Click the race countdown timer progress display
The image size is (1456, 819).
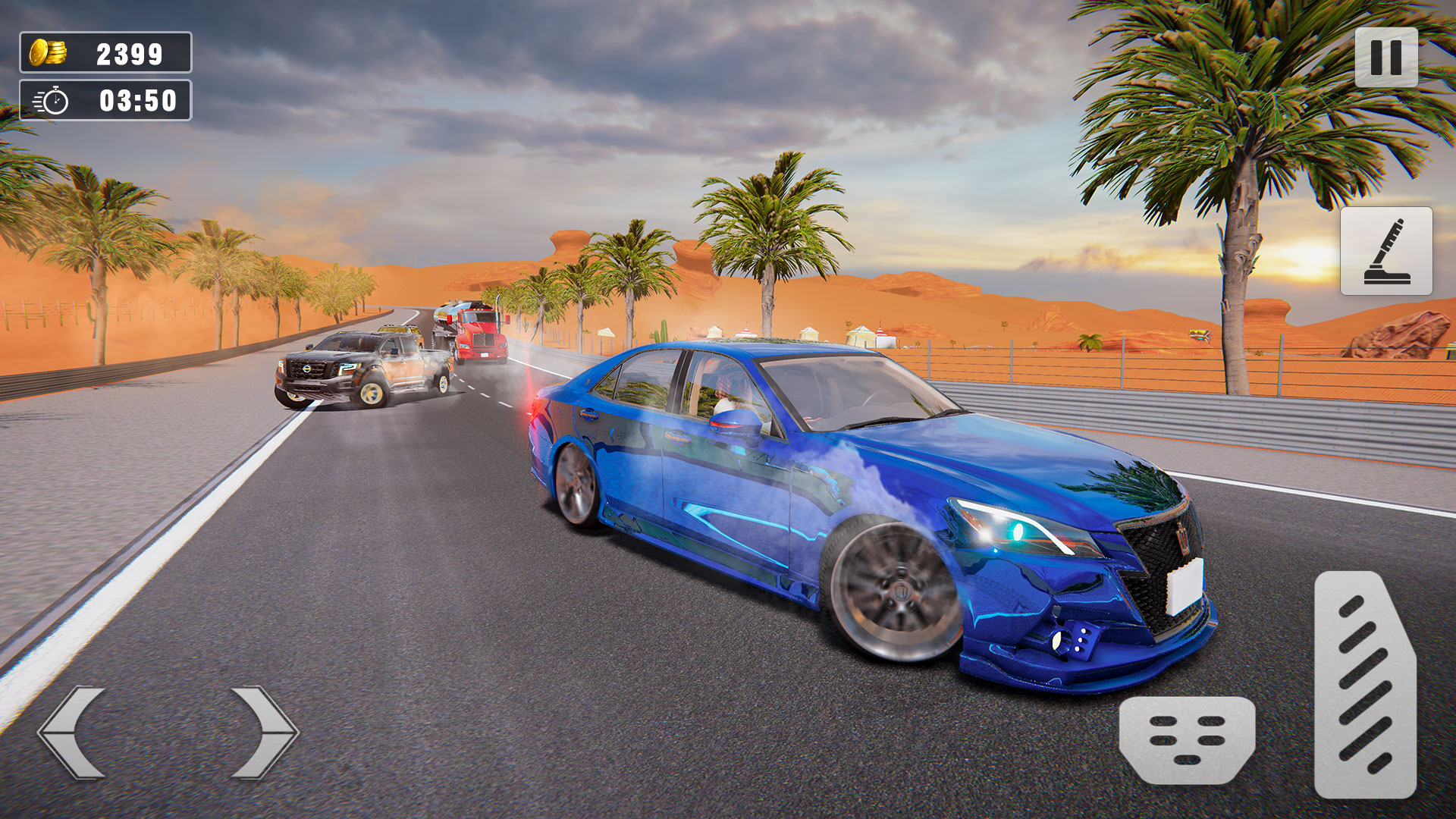[x=106, y=98]
